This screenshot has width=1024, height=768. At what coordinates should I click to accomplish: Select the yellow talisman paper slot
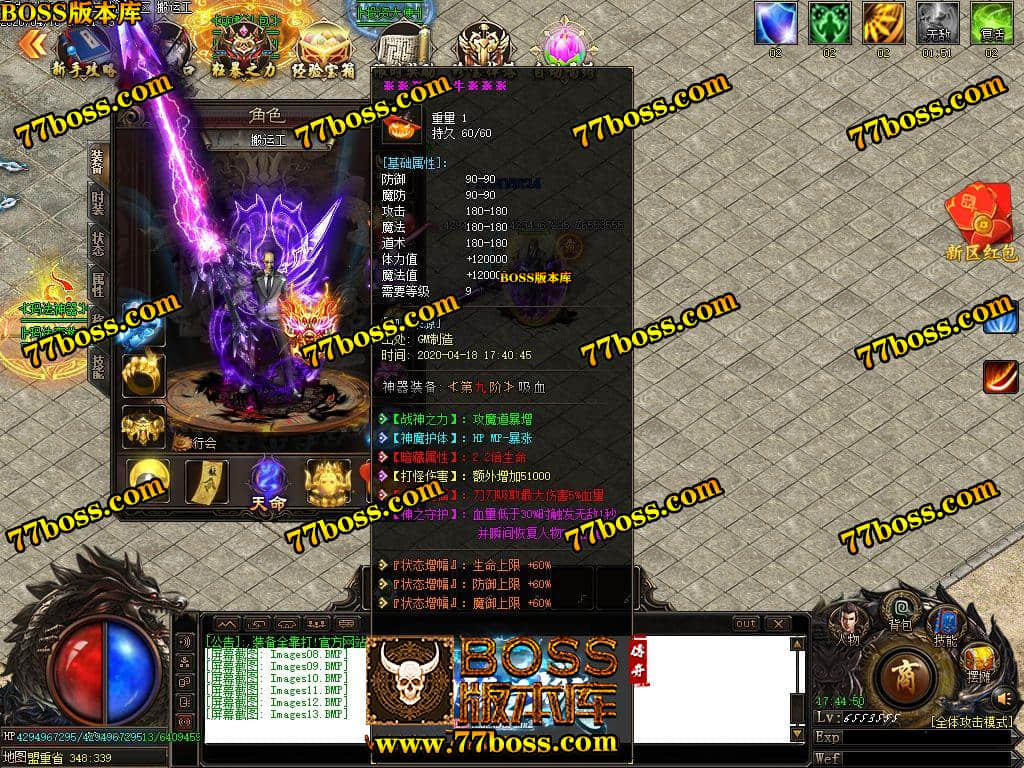click(207, 482)
